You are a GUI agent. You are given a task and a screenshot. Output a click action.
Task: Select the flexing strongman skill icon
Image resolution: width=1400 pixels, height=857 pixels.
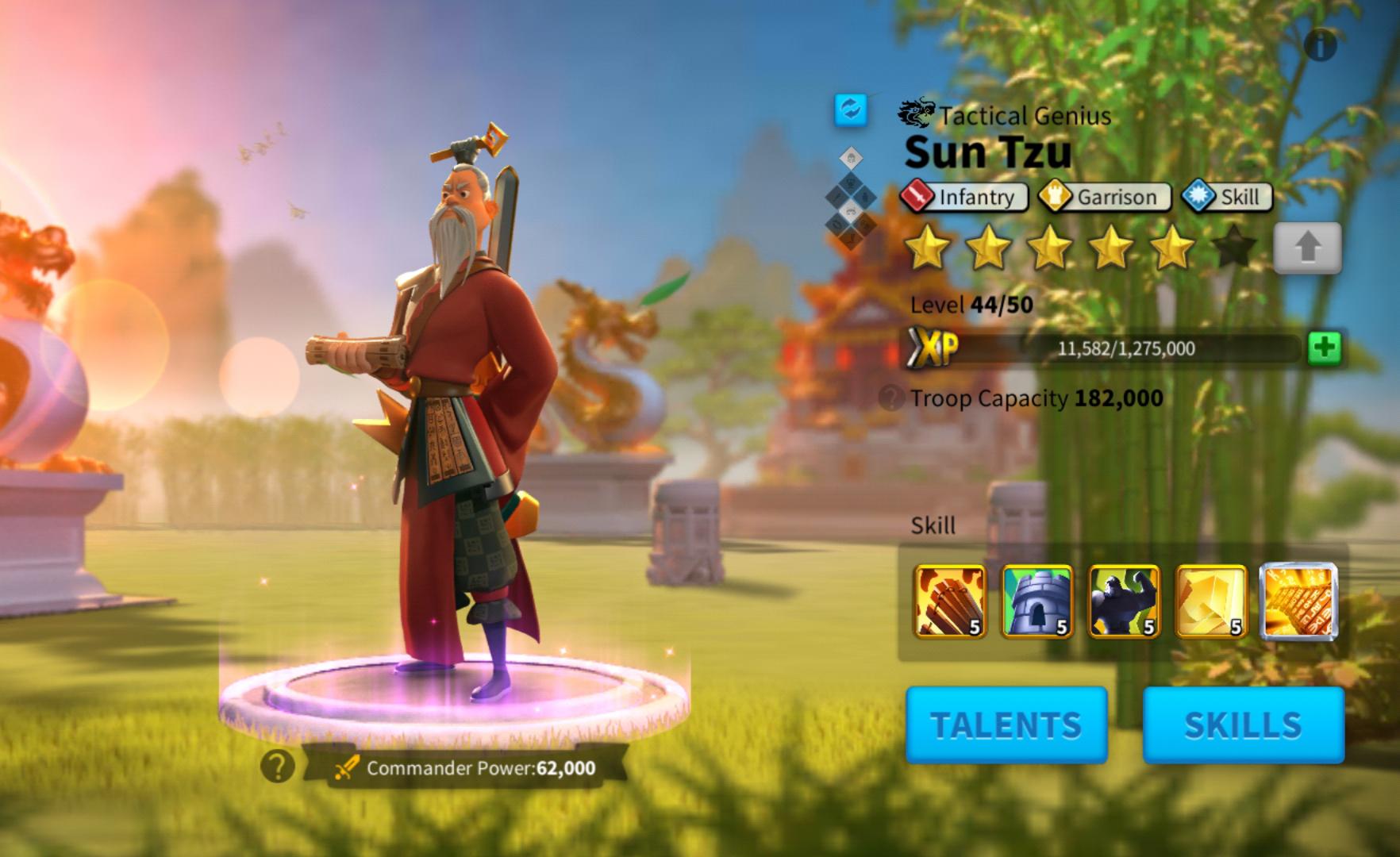pyautogui.click(x=1124, y=601)
